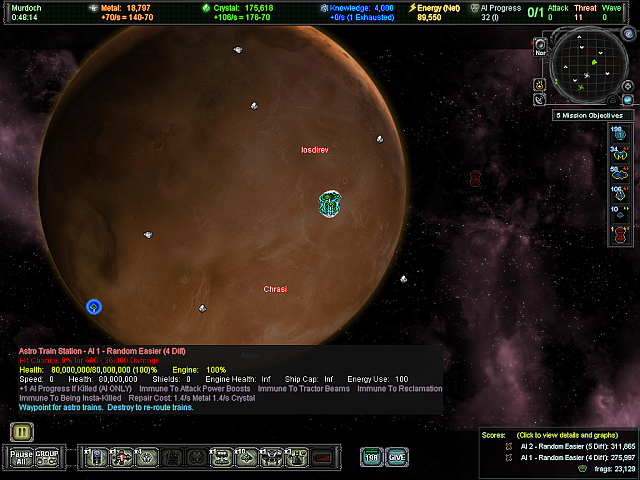Viewport: 640px width, 480px height.
Task: Select the Pause All button
Action: point(21,457)
